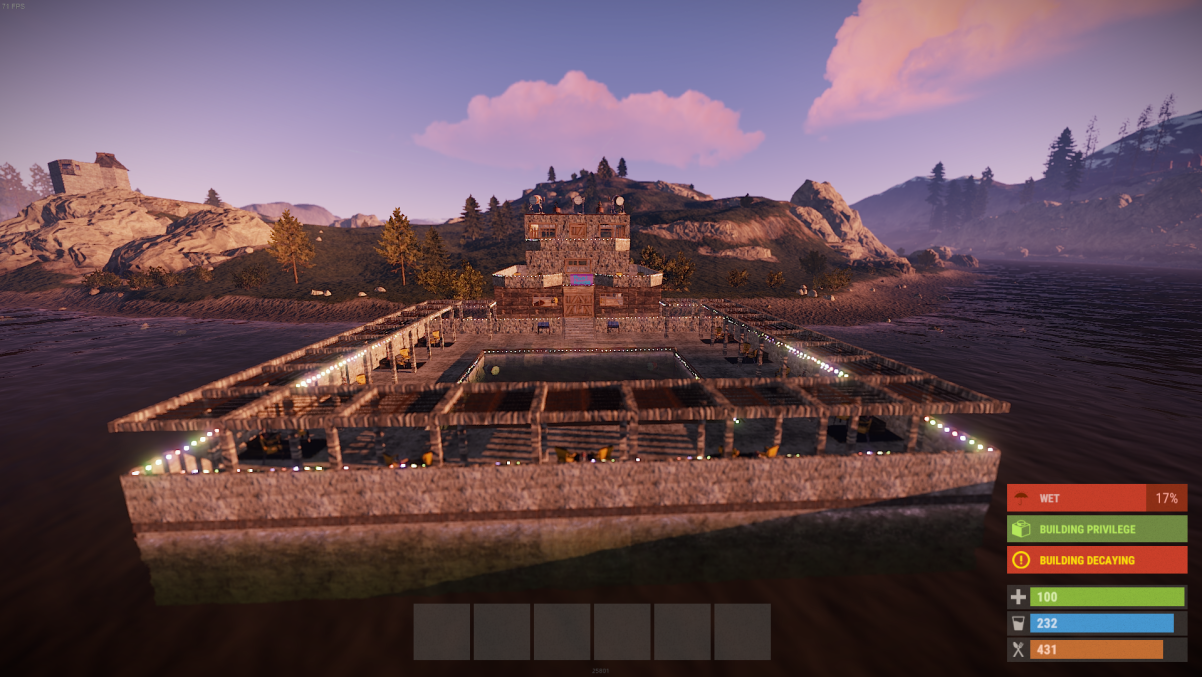
Task: Click the Building Privilege status notice
Action: pyautogui.click(x=1097, y=529)
